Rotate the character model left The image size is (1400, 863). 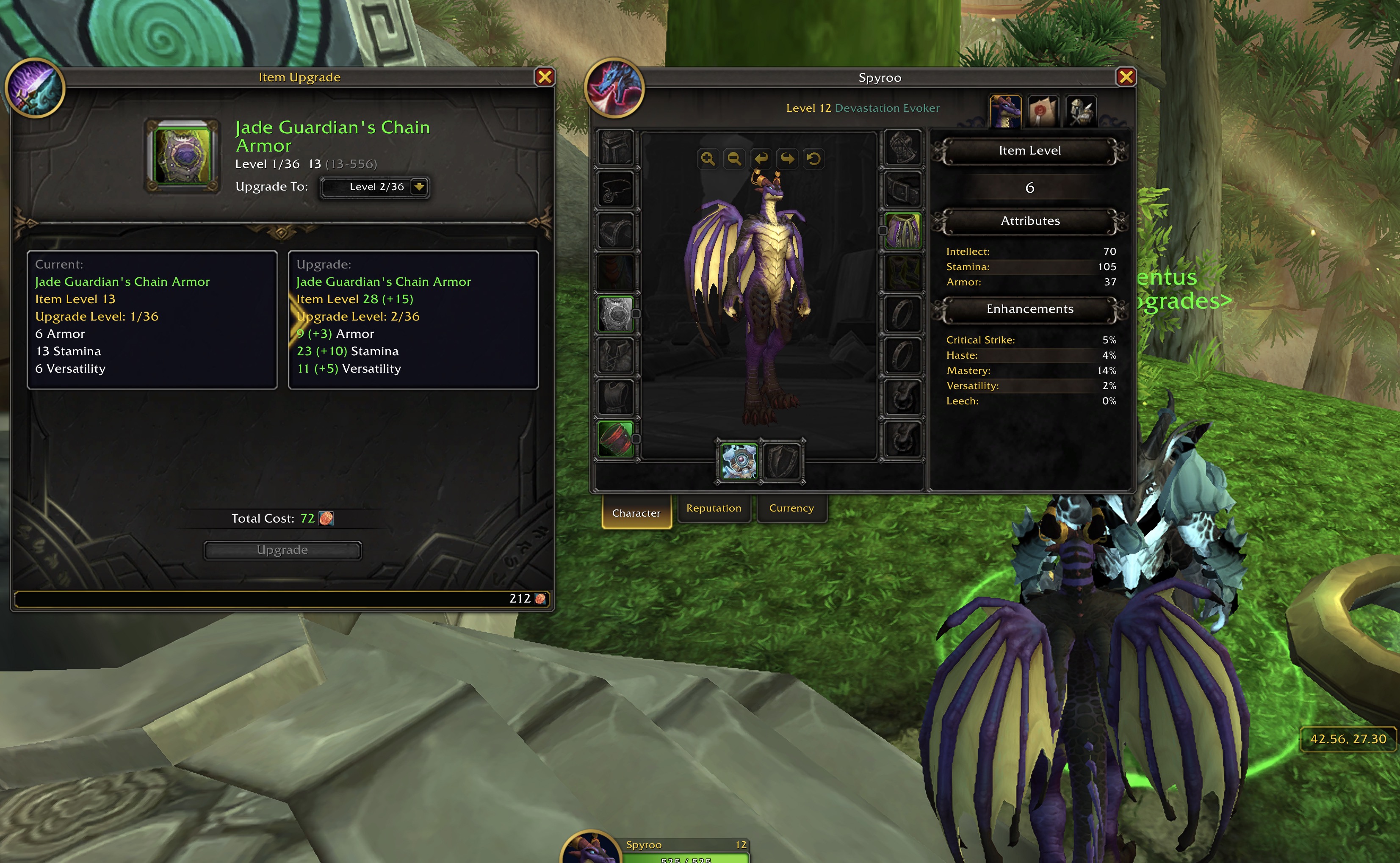(x=761, y=159)
